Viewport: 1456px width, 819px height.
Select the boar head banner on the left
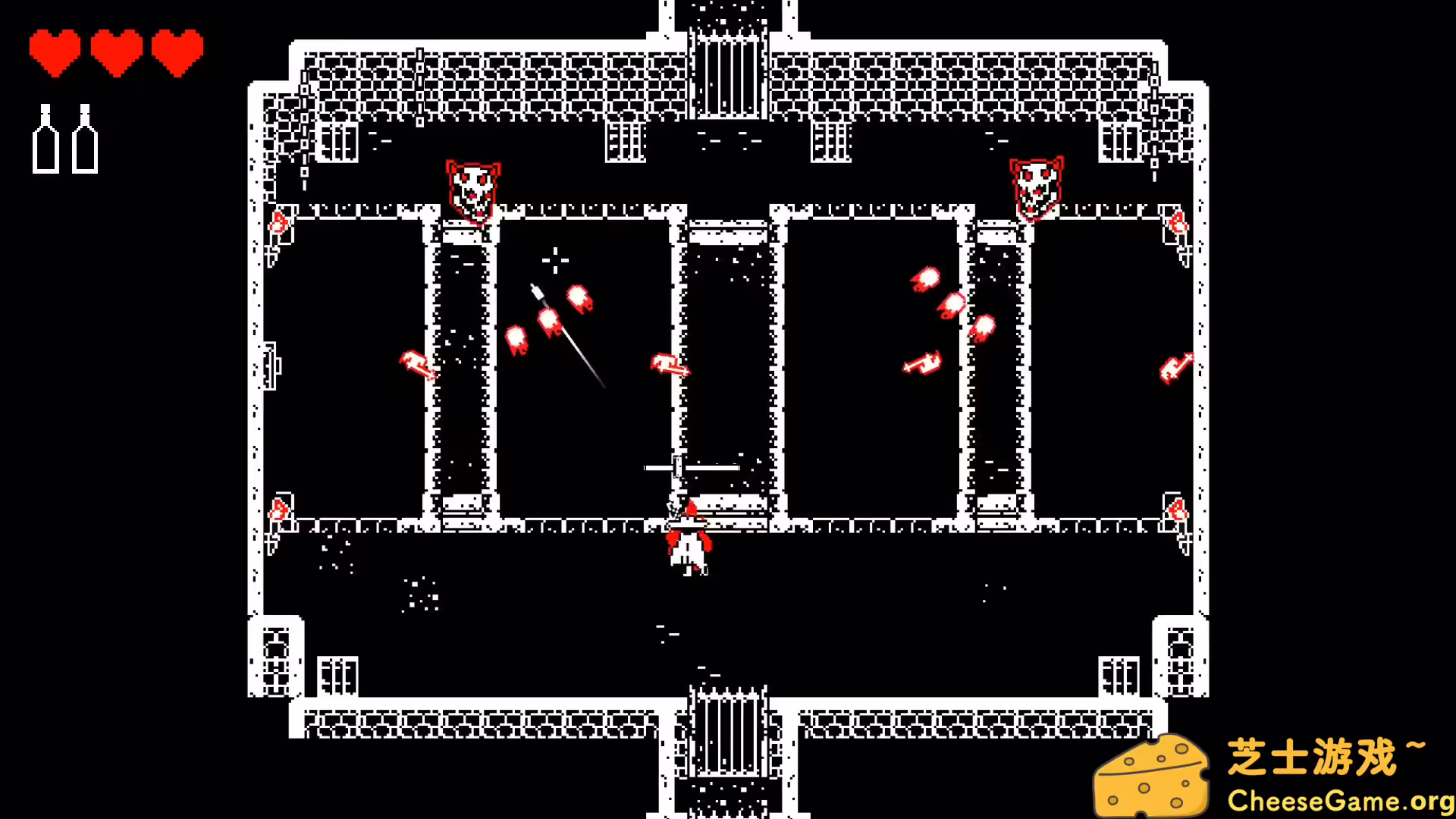[x=472, y=188]
